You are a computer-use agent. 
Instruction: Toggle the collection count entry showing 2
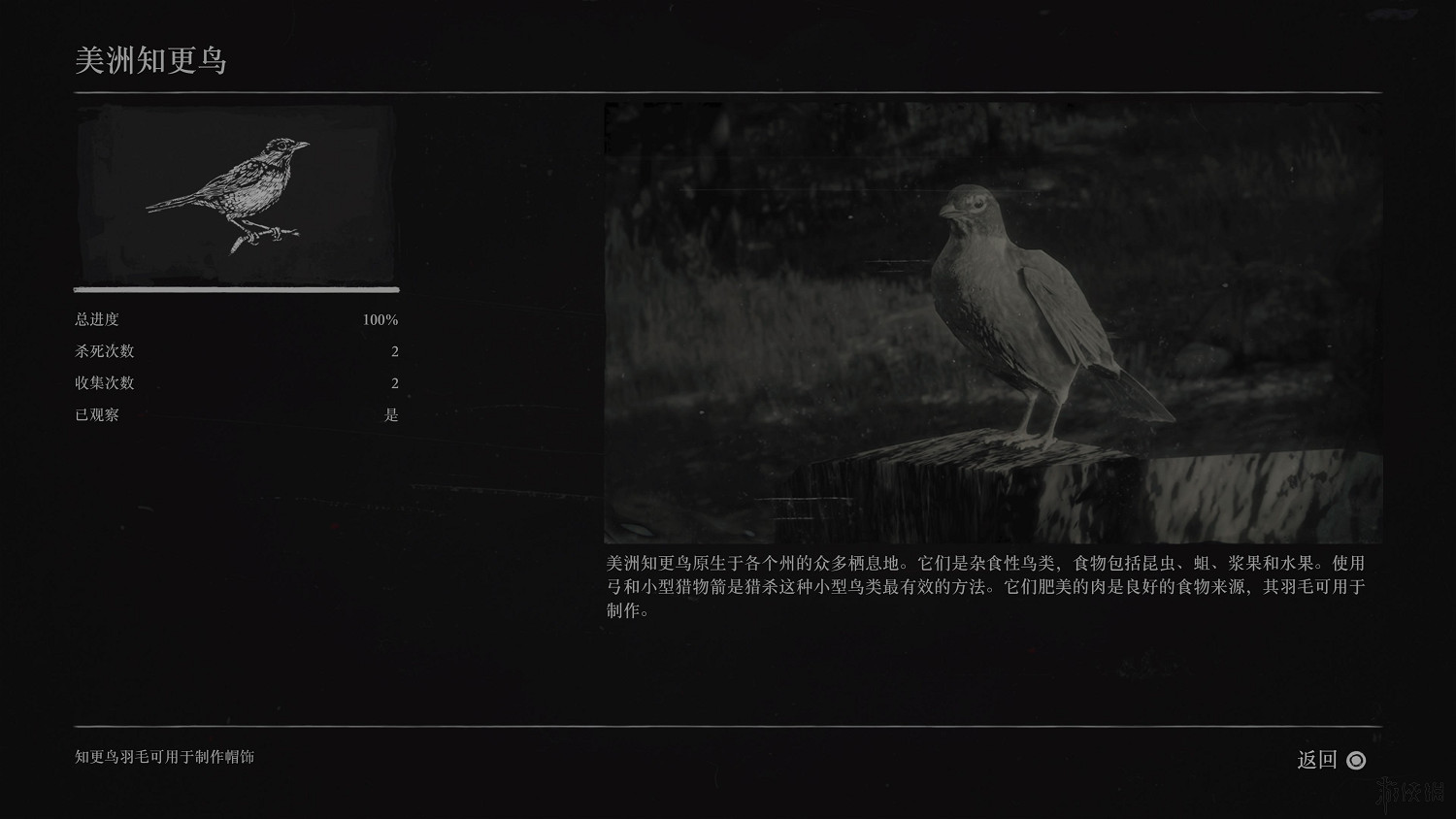pyautogui.click(x=394, y=383)
